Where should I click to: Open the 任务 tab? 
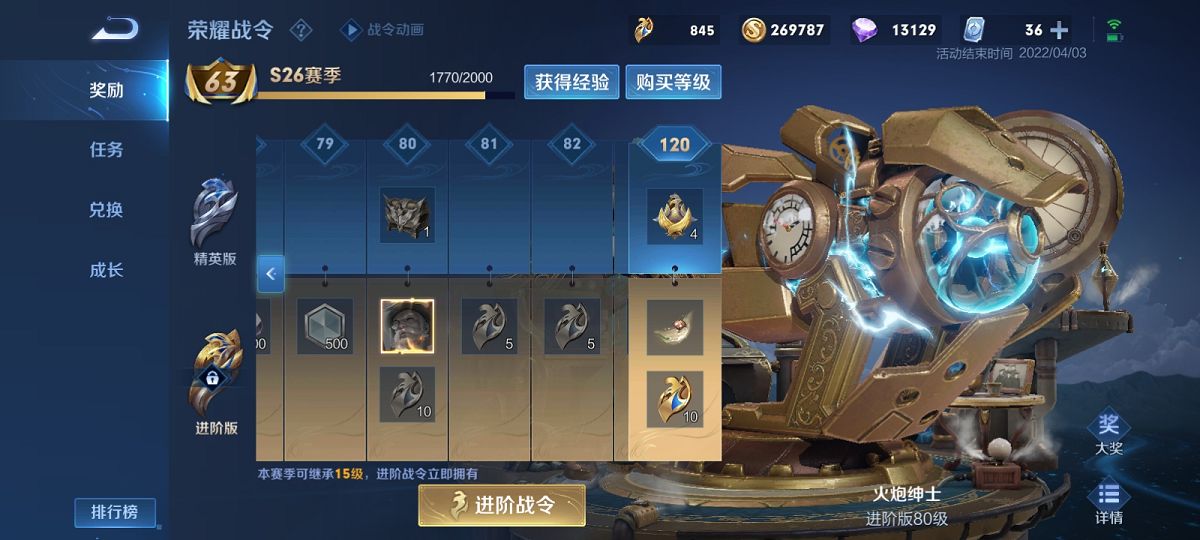[x=106, y=150]
